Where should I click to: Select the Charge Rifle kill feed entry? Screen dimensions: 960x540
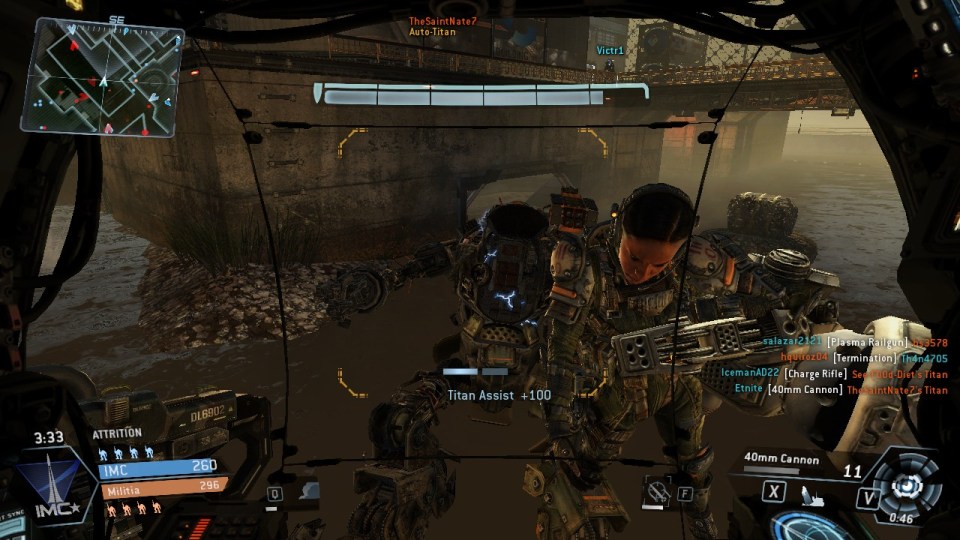[x=833, y=374]
